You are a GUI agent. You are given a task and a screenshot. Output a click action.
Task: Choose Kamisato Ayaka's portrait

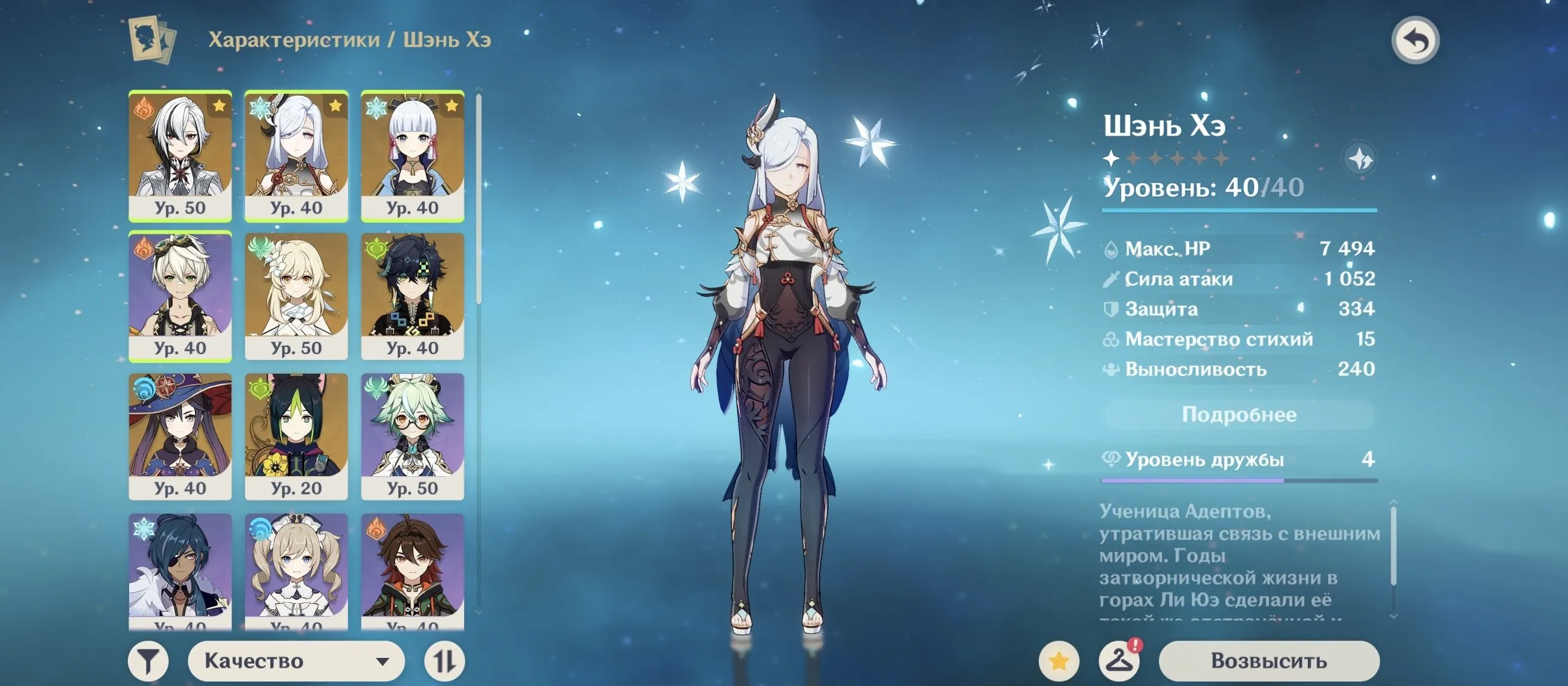click(x=413, y=156)
